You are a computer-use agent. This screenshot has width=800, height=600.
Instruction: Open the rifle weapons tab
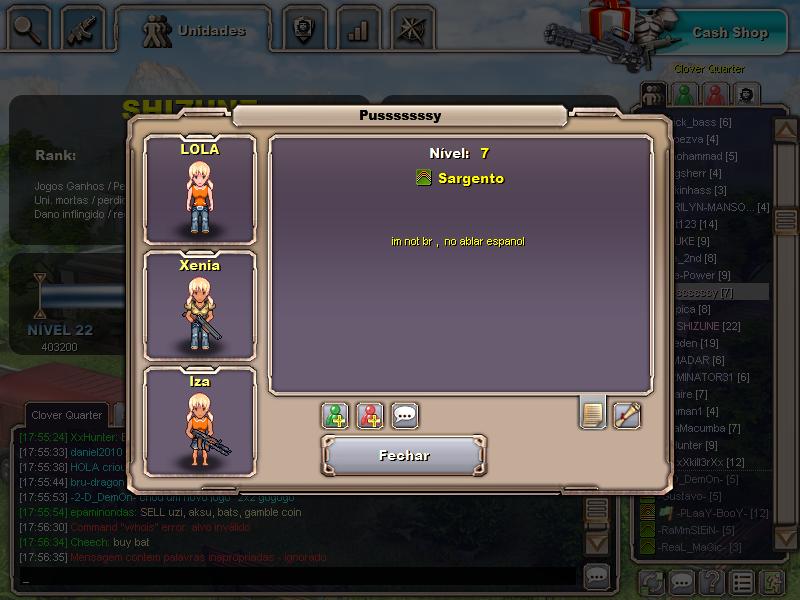point(84,30)
